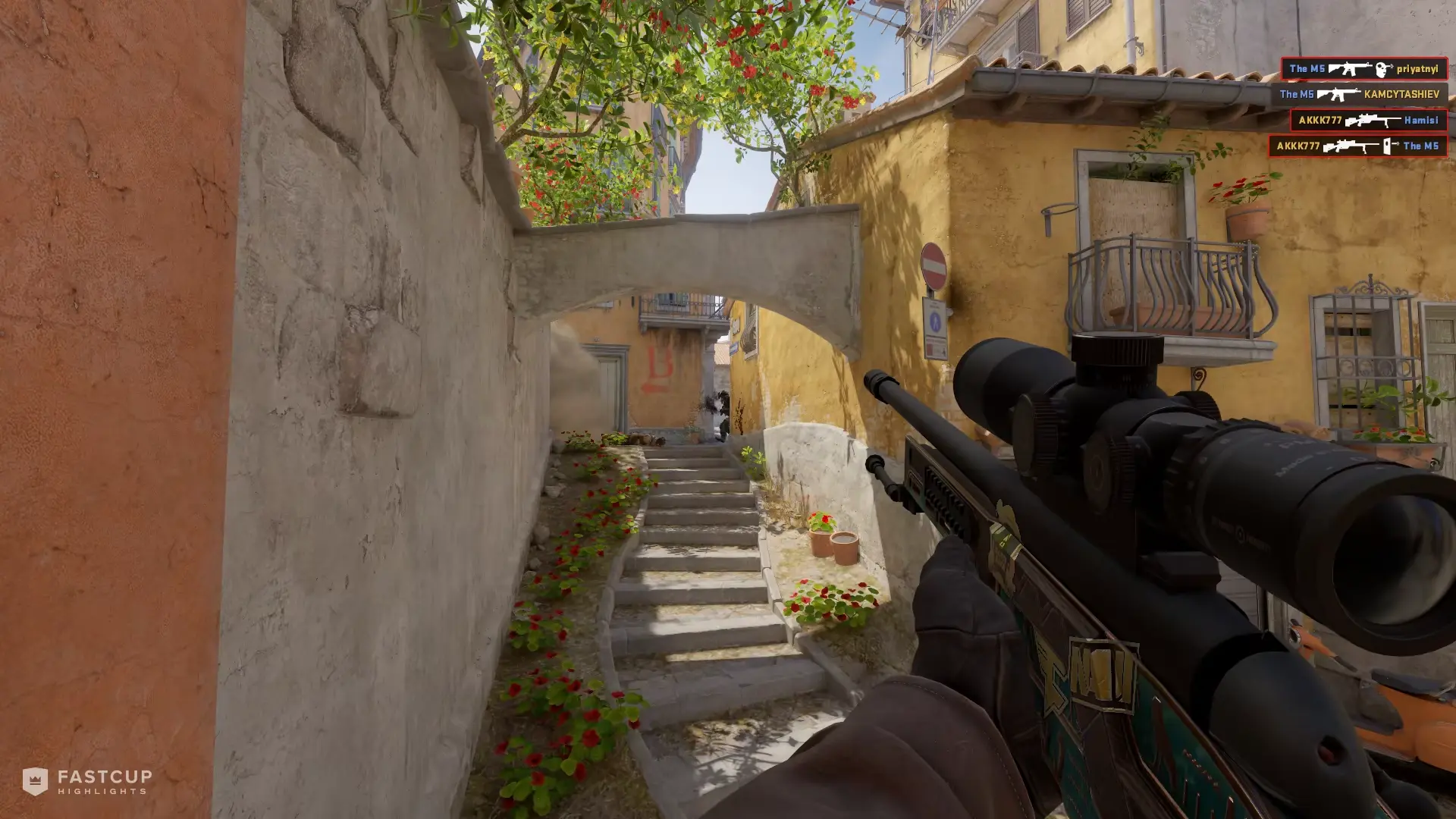Expand the KAMCYTASHIEV kill entry
Screen dimensions: 1456x819
coord(1362,95)
